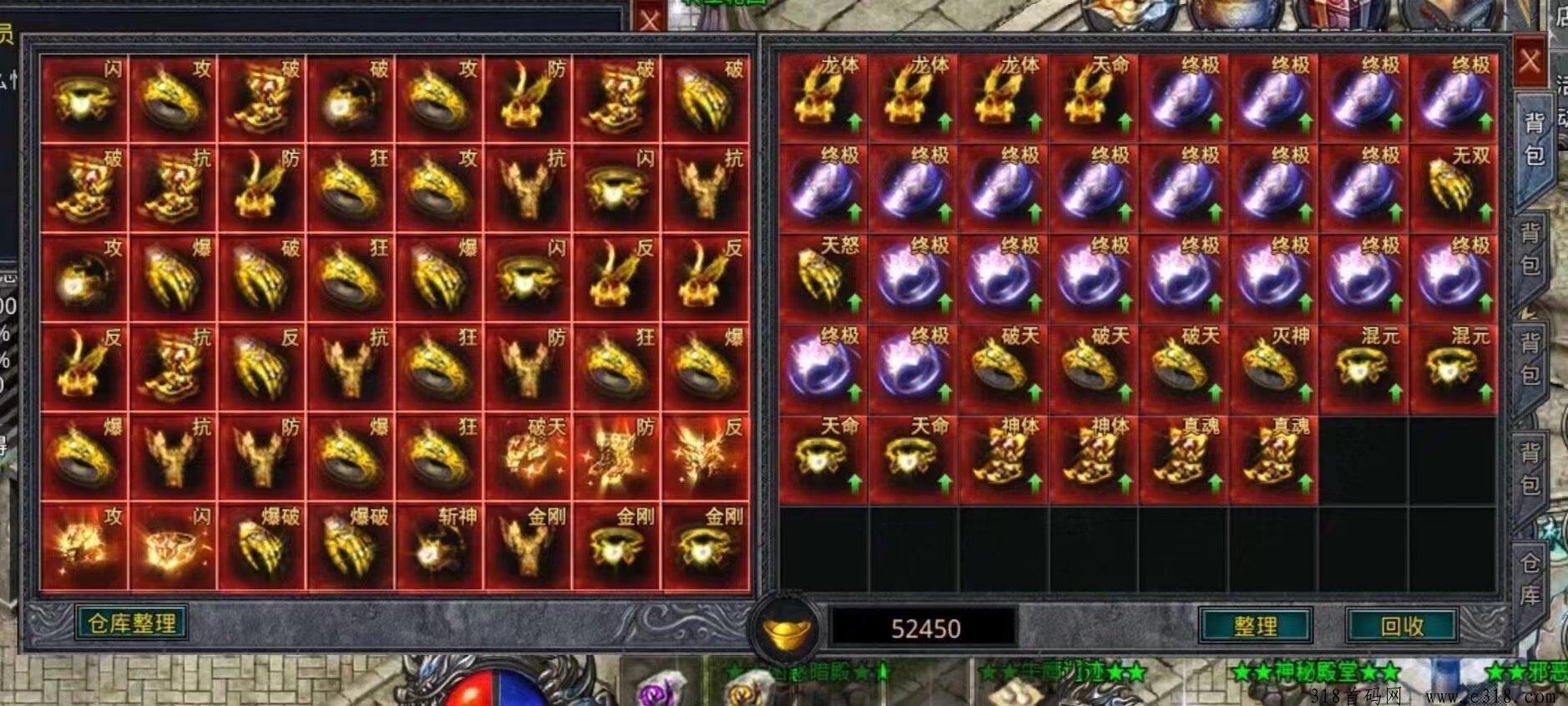Close the bag panel with the red X

(x=1529, y=62)
